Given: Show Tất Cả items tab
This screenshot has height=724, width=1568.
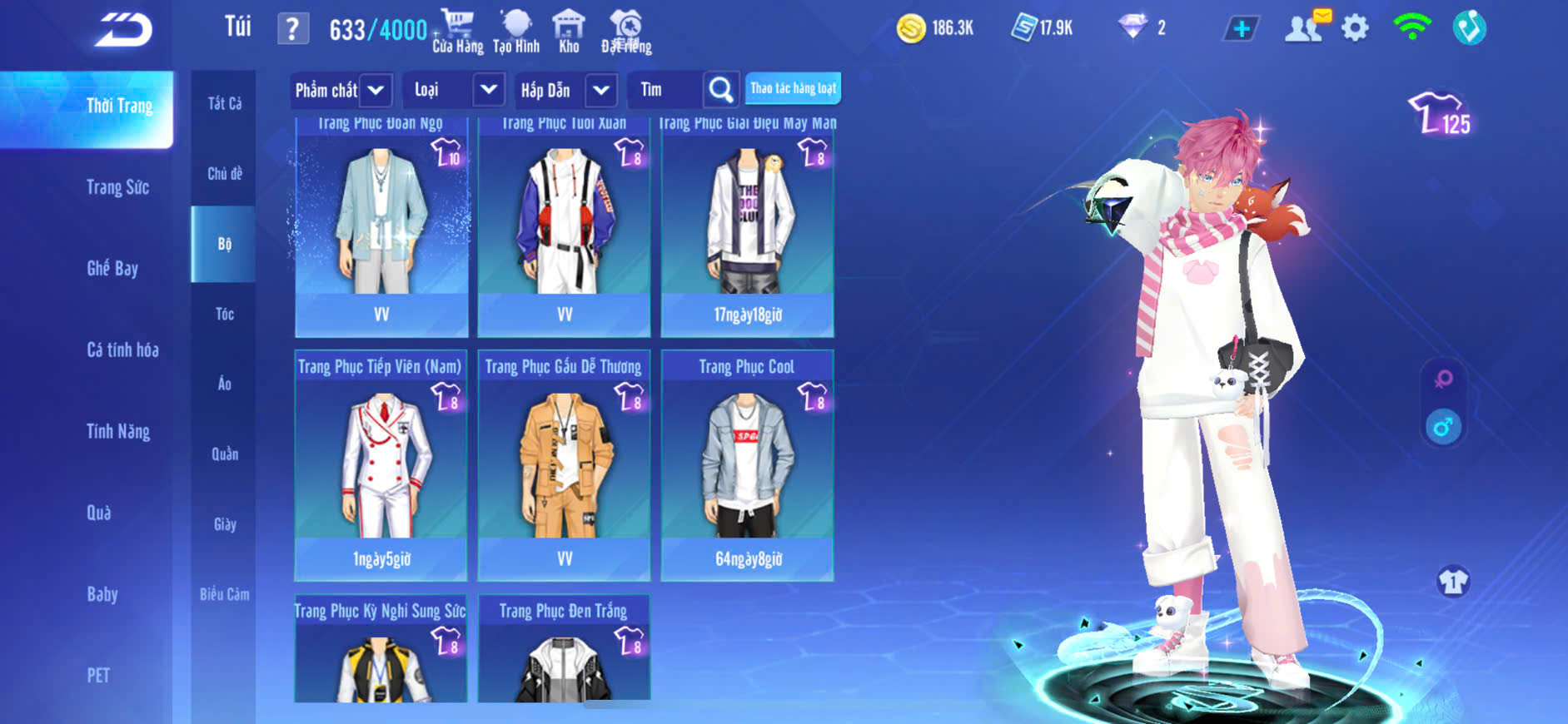Looking at the screenshot, I should tap(225, 103).
